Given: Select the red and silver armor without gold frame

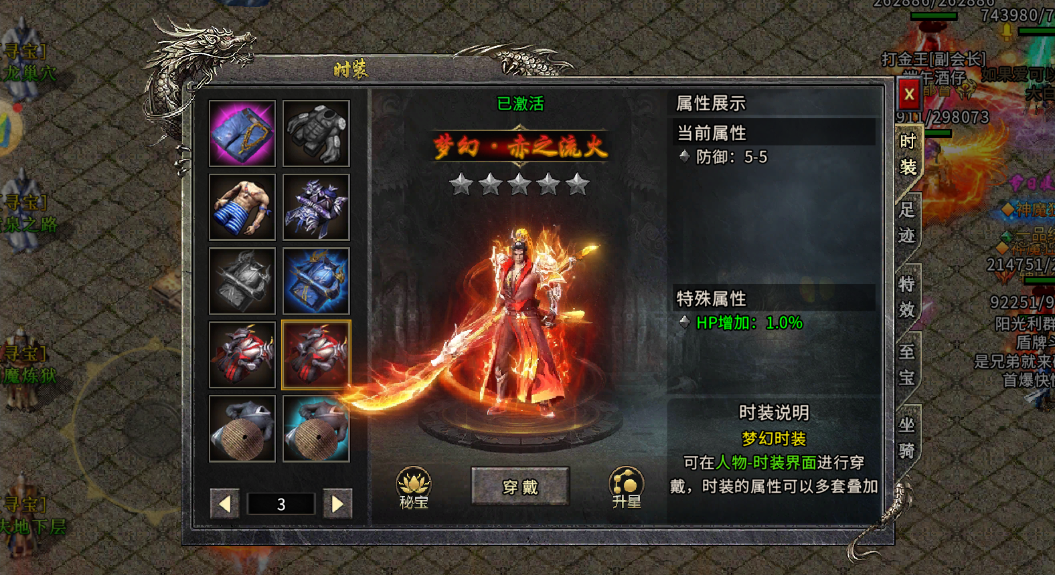Looking at the screenshot, I should 242,354.
